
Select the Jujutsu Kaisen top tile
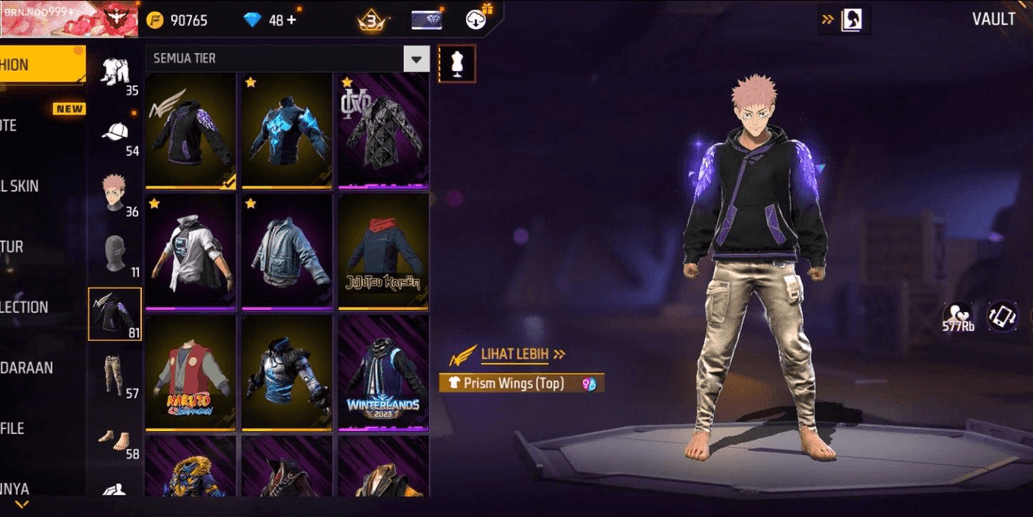pos(383,251)
